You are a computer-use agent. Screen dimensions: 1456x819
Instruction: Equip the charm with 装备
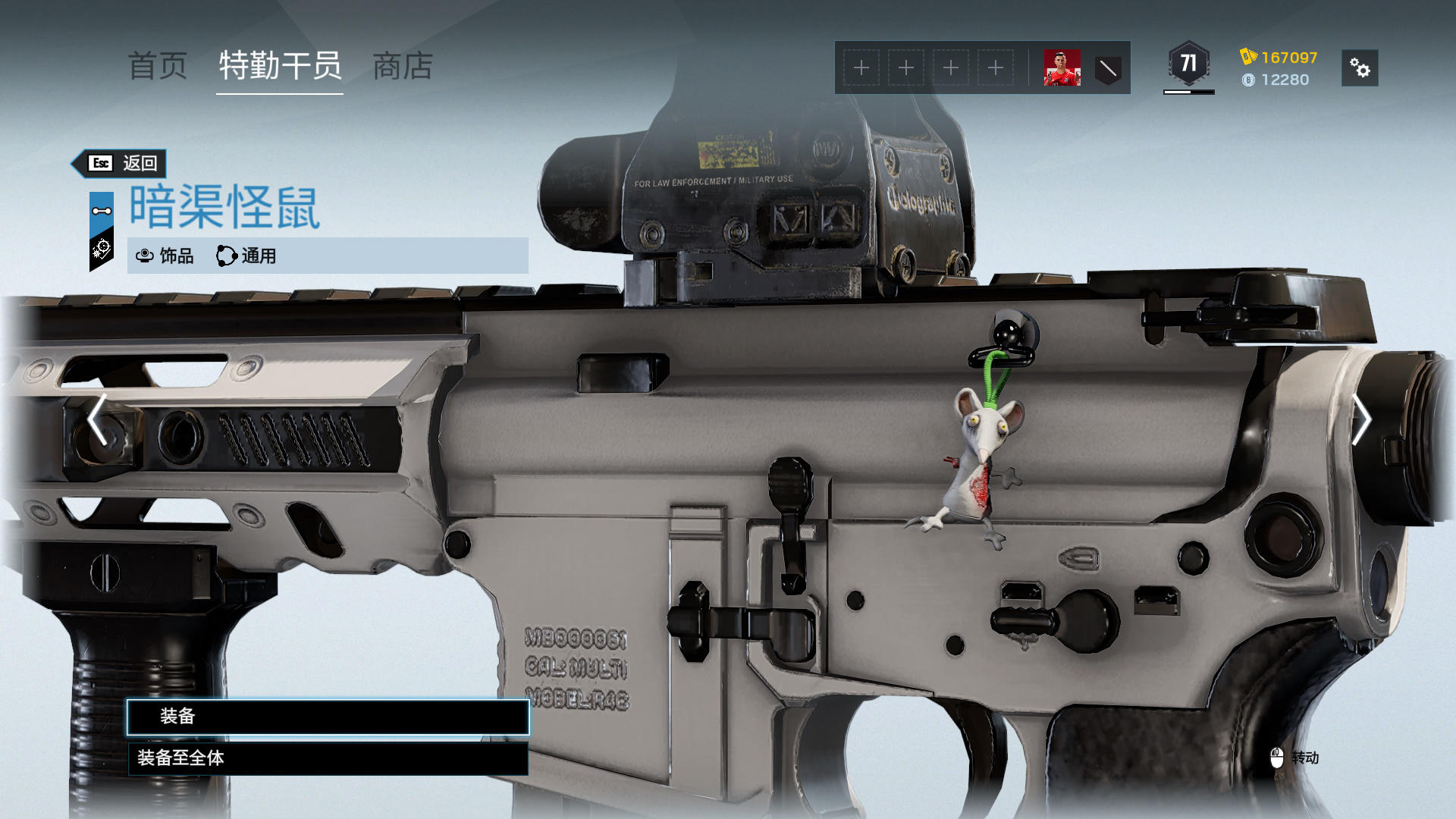click(328, 717)
